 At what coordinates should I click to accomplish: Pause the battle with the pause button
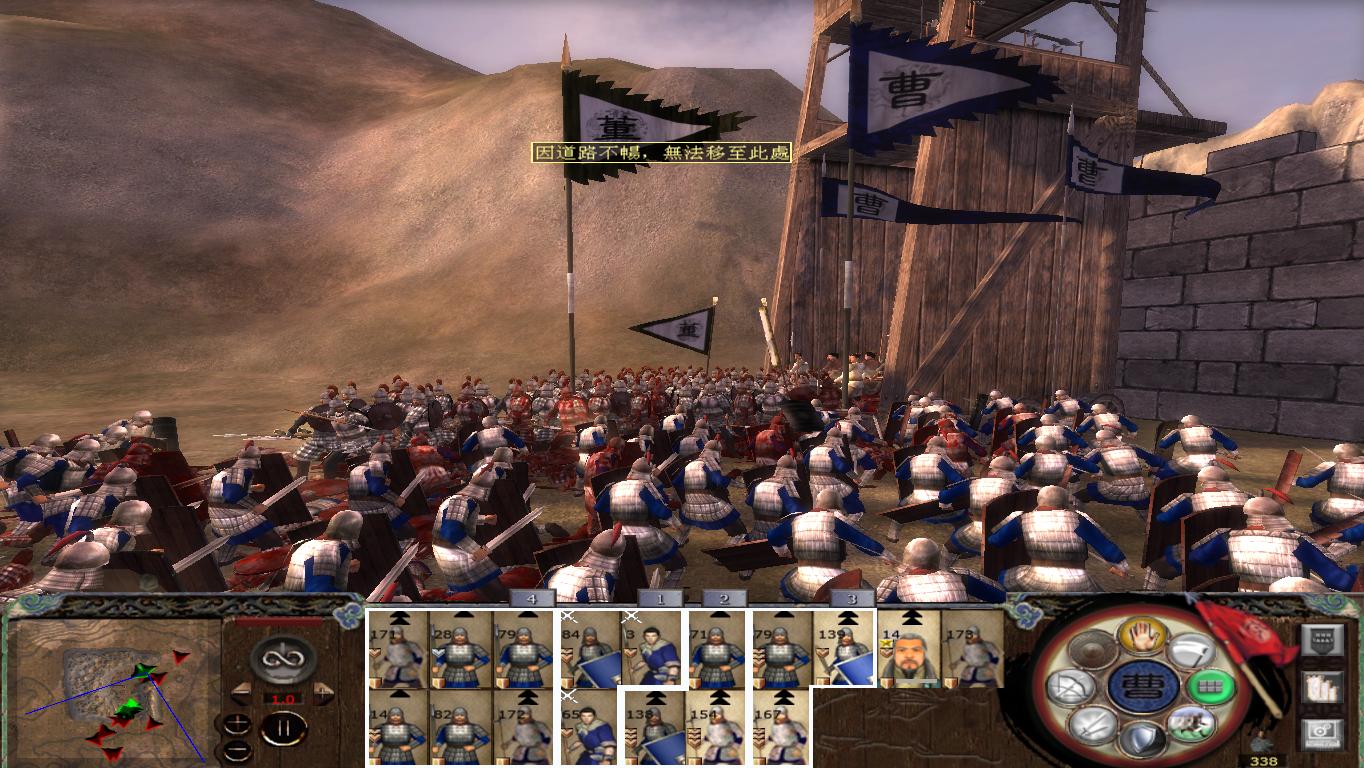point(284,728)
